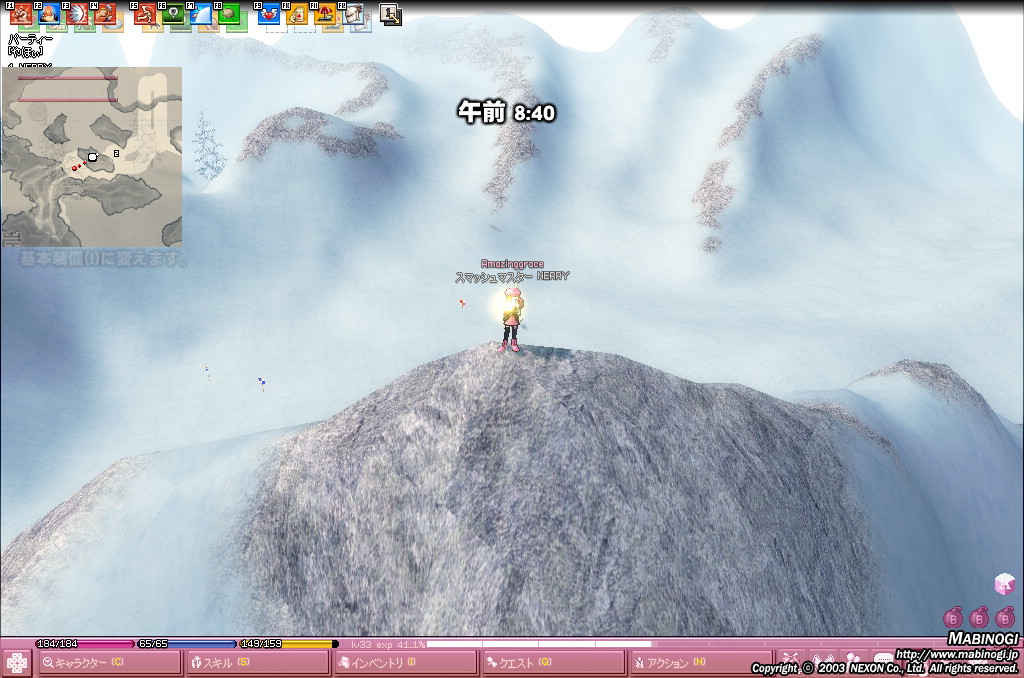Viewport: 1024px width, 678px height.
Task: Click the pink cube icon marked A
Action: tap(1004, 584)
